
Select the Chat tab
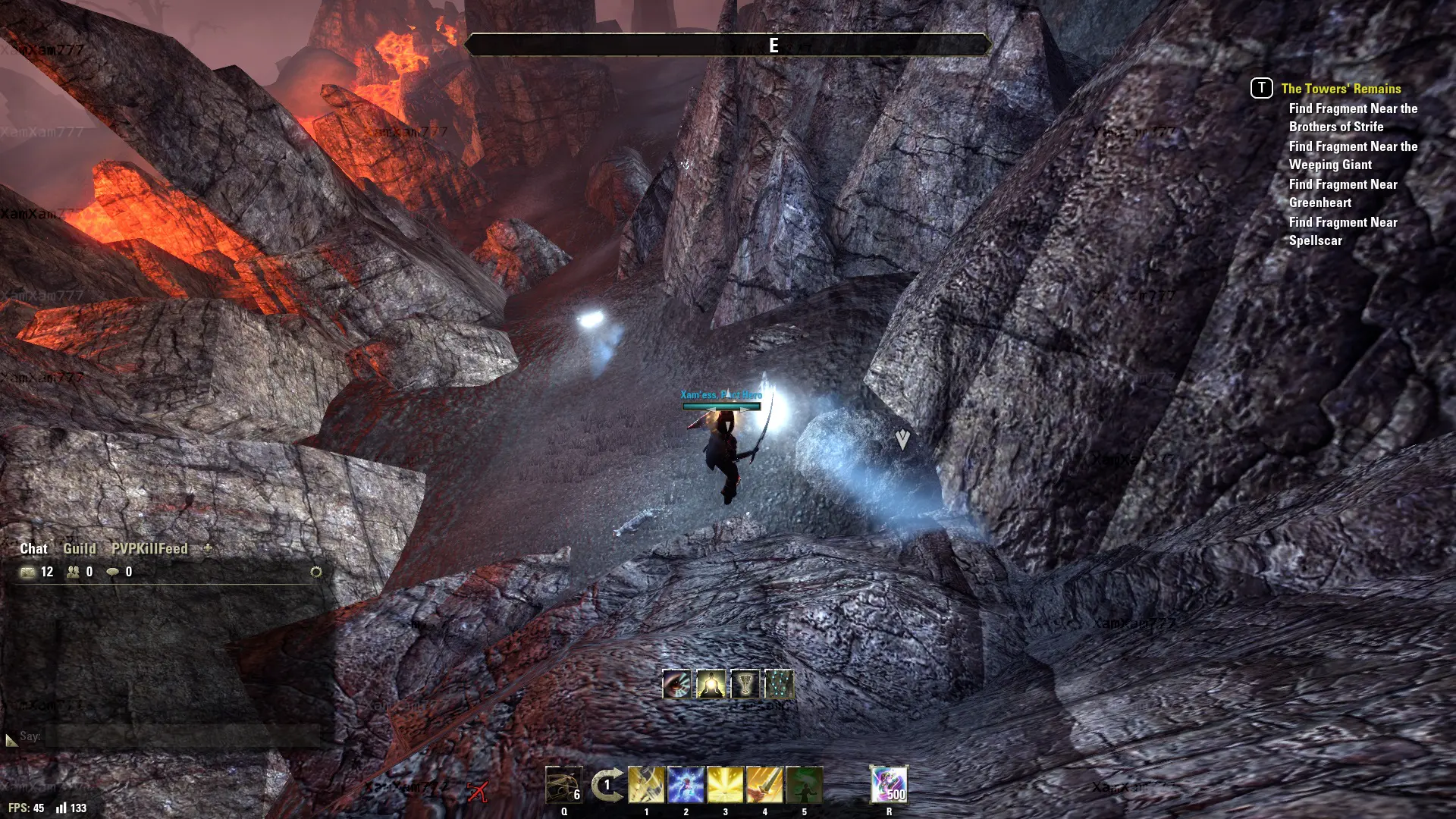coord(33,548)
